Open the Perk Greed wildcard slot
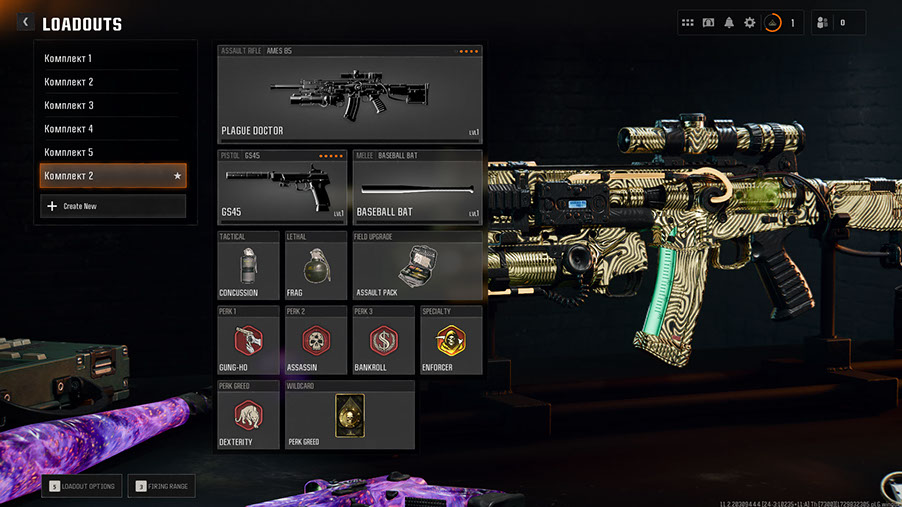Viewport: 902px width, 507px height. pos(349,414)
